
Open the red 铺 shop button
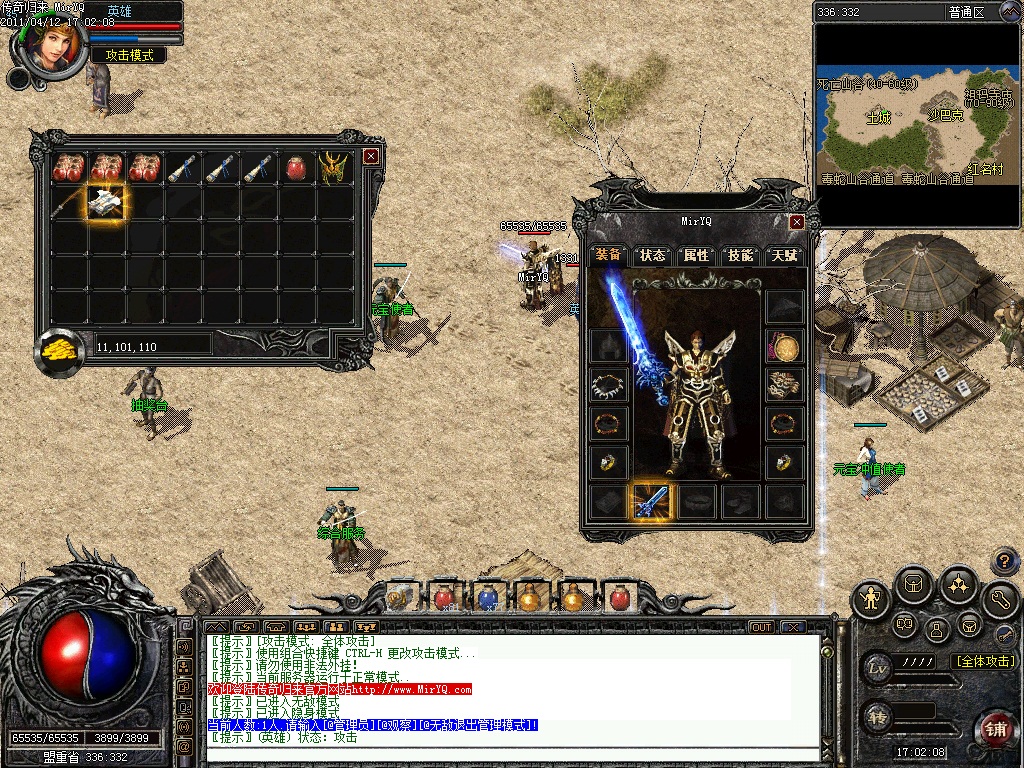994,727
